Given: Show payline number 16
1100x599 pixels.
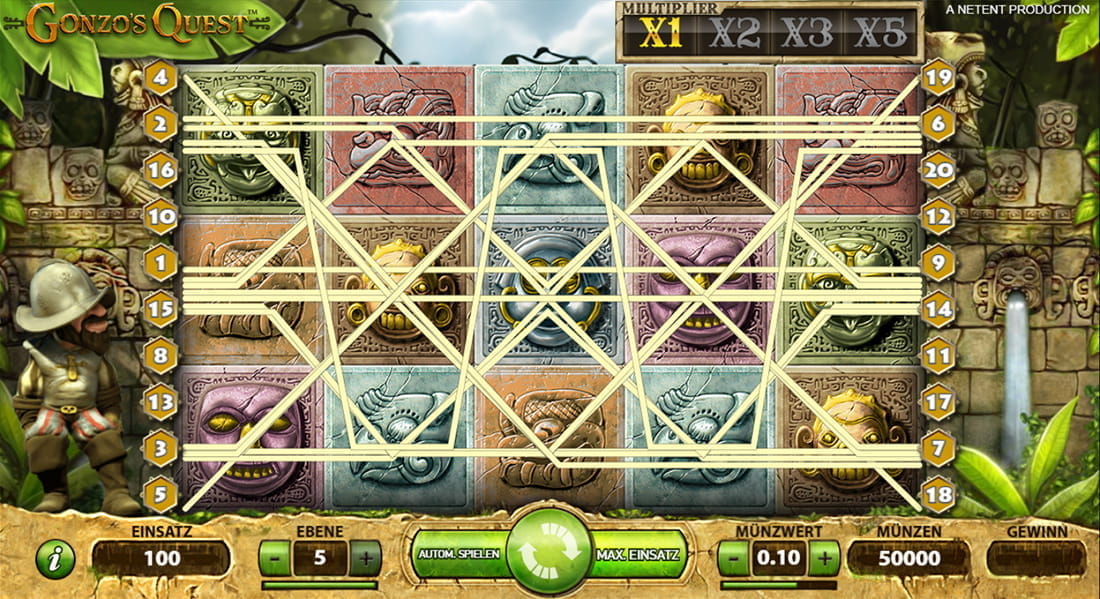Looking at the screenshot, I should point(160,170).
